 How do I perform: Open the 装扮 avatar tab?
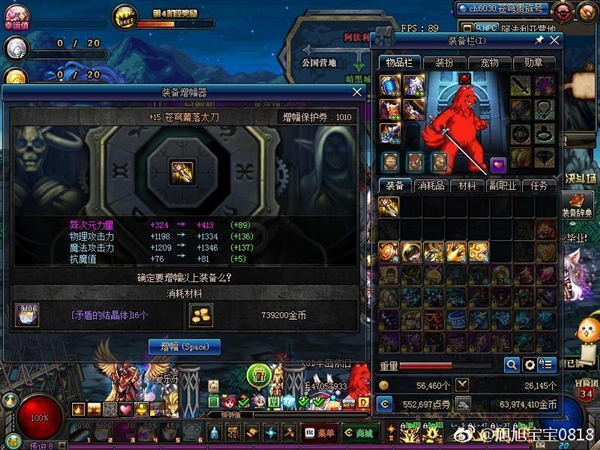(x=444, y=62)
